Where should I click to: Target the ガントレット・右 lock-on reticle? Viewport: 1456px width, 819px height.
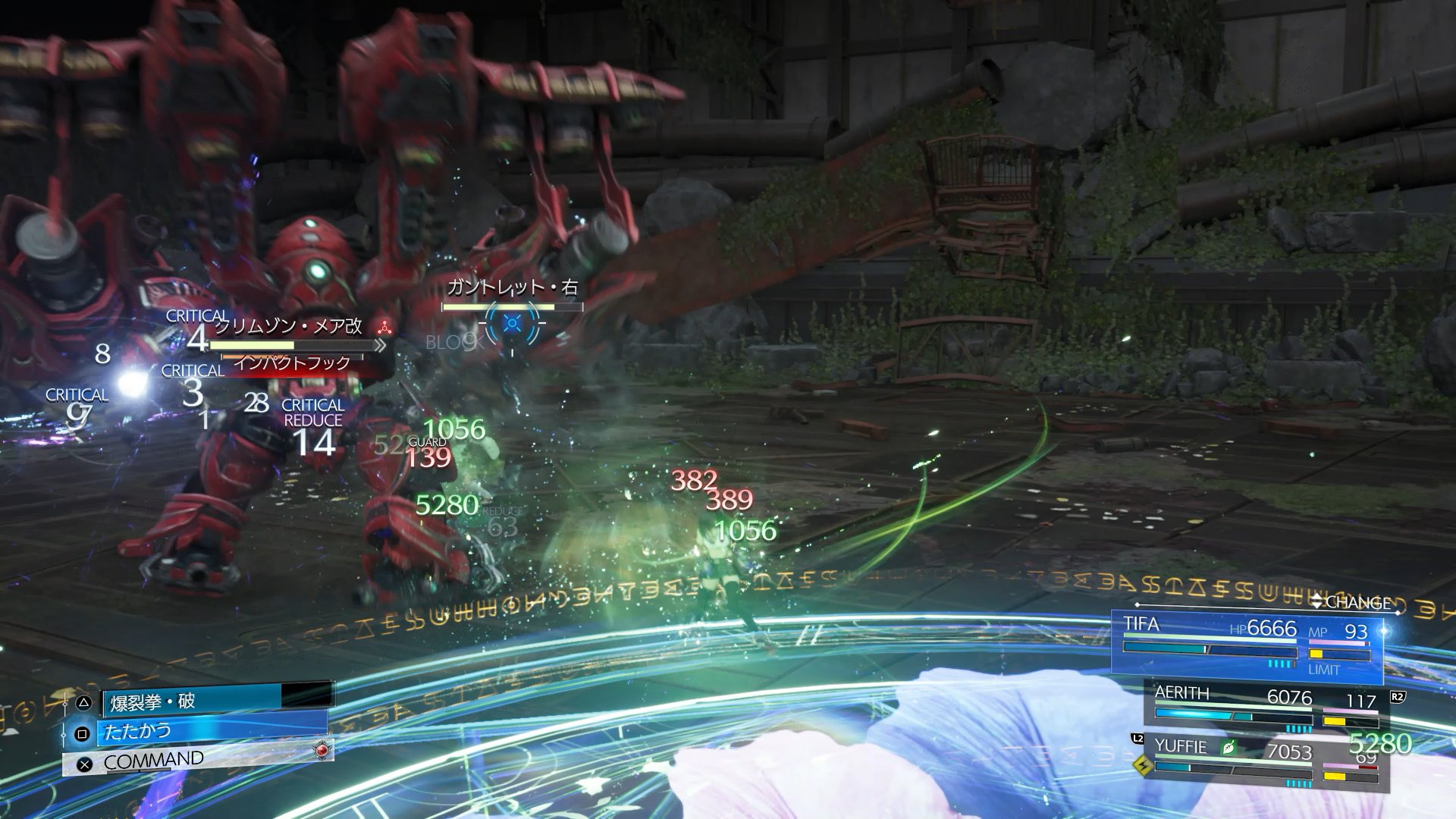[513, 324]
